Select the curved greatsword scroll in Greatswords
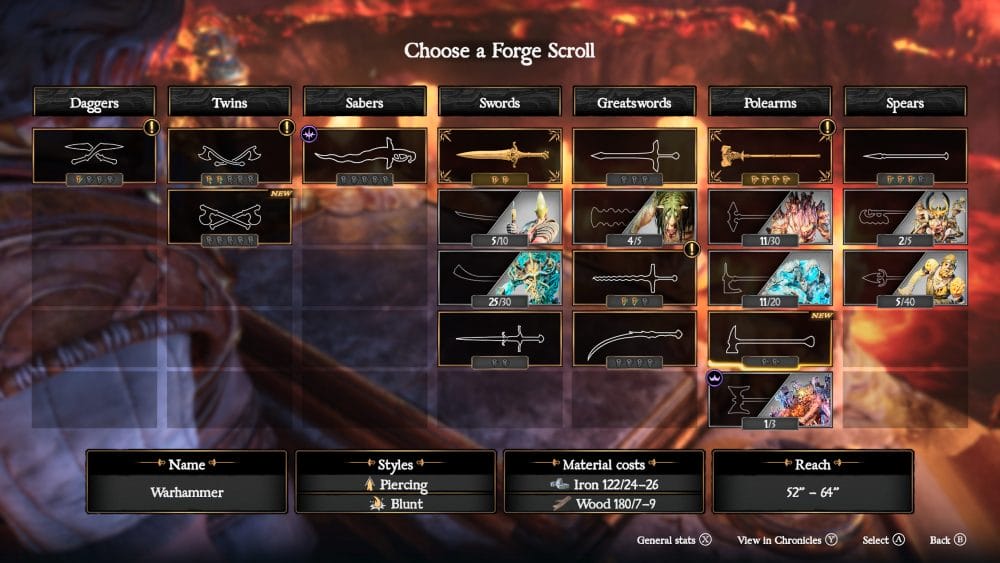The width and height of the screenshot is (1000, 563). coord(635,338)
